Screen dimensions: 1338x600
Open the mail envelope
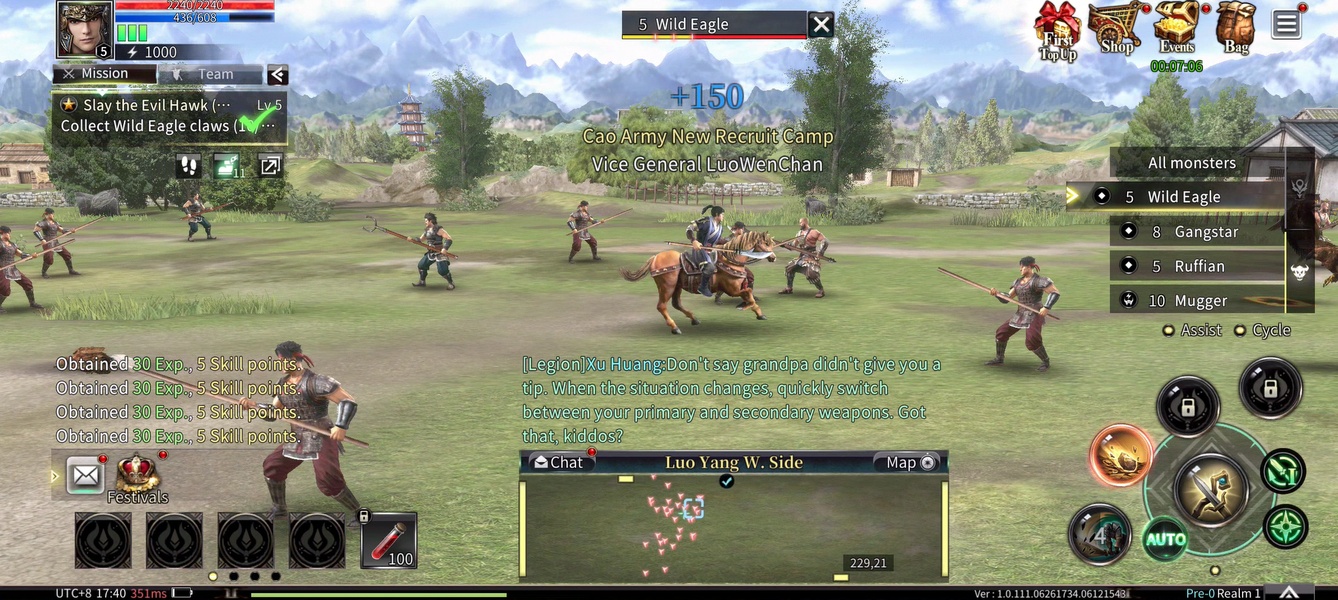(x=86, y=475)
